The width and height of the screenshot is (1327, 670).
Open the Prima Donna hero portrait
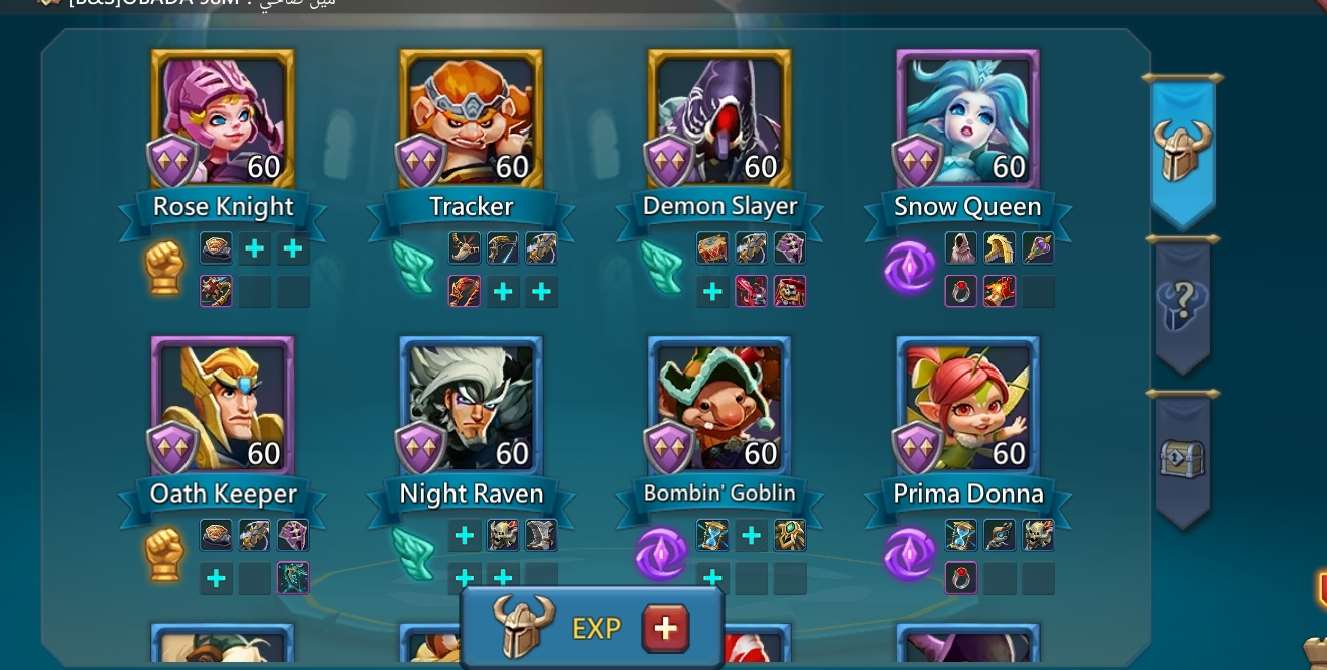pyautogui.click(x=968, y=404)
